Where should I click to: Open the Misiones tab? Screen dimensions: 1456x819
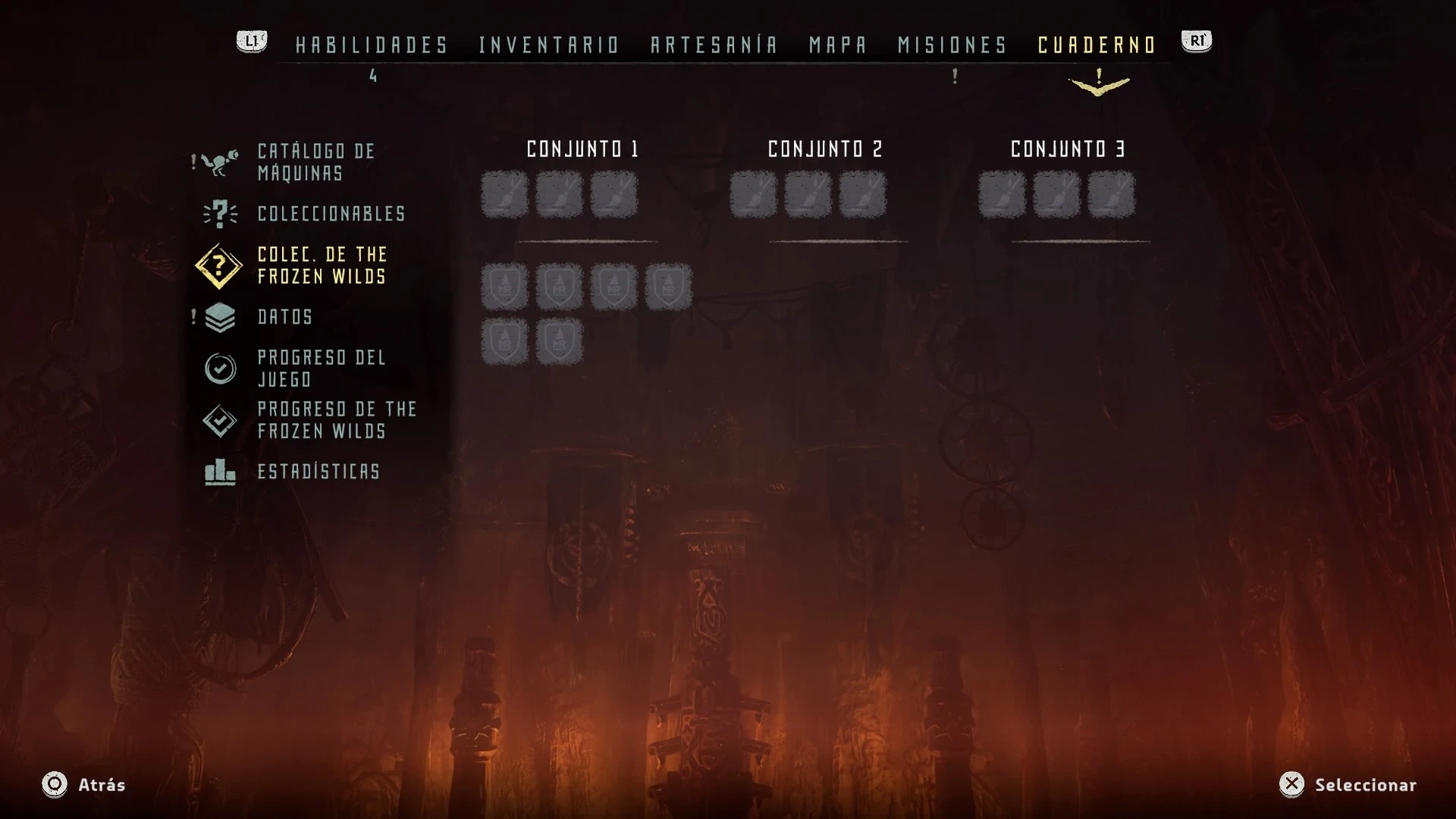(952, 45)
